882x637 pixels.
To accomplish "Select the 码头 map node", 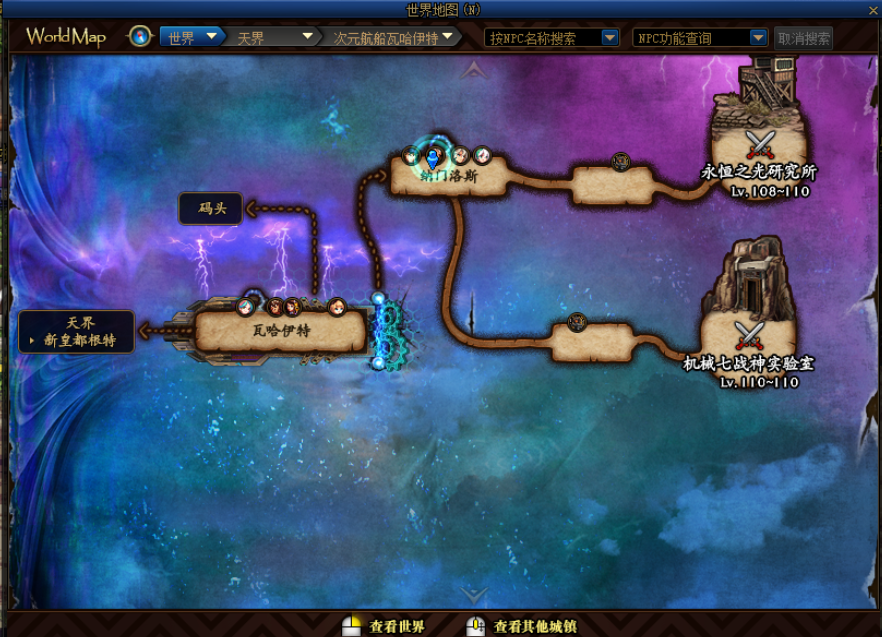I will point(210,209).
